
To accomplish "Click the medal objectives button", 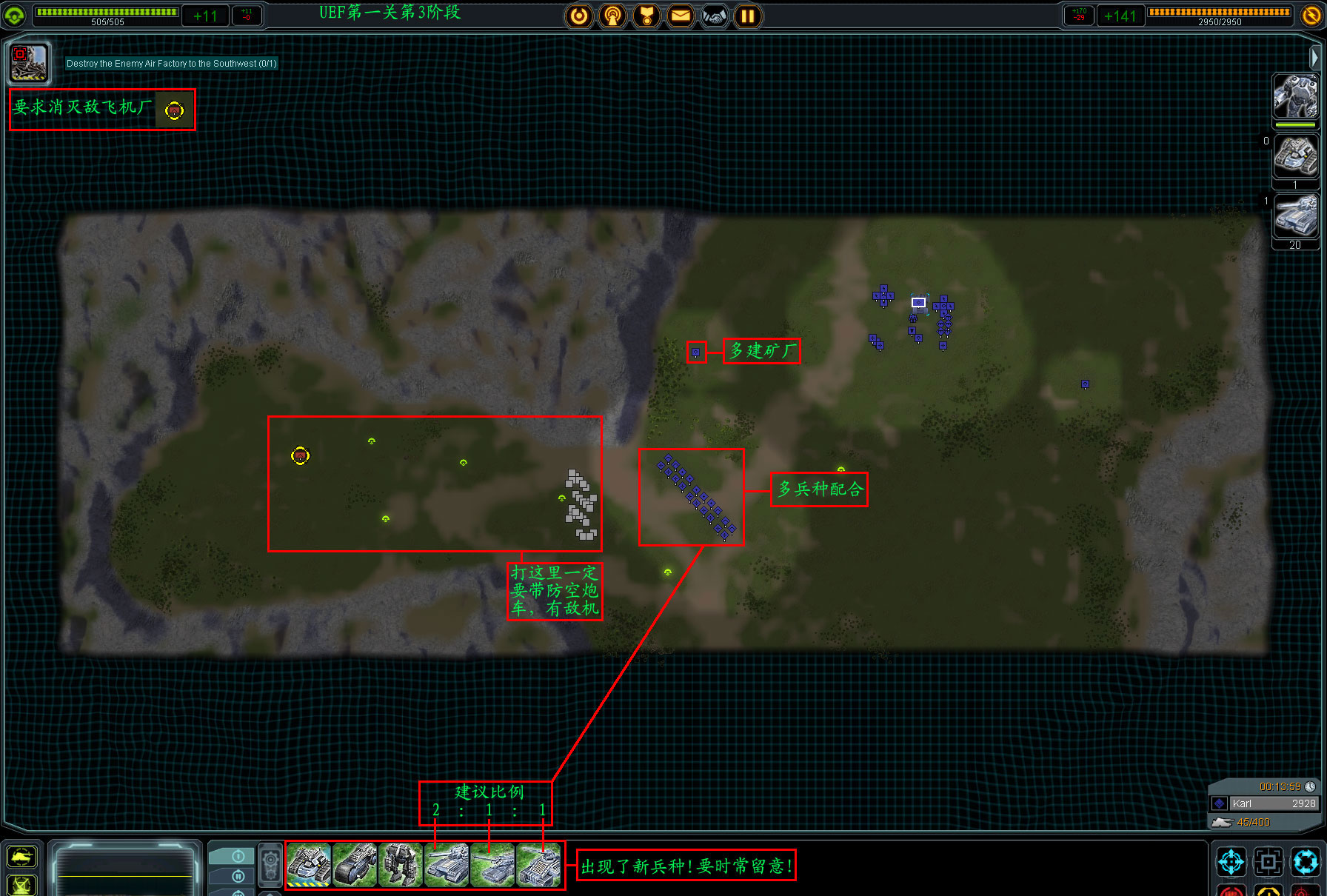I will click(646, 16).
